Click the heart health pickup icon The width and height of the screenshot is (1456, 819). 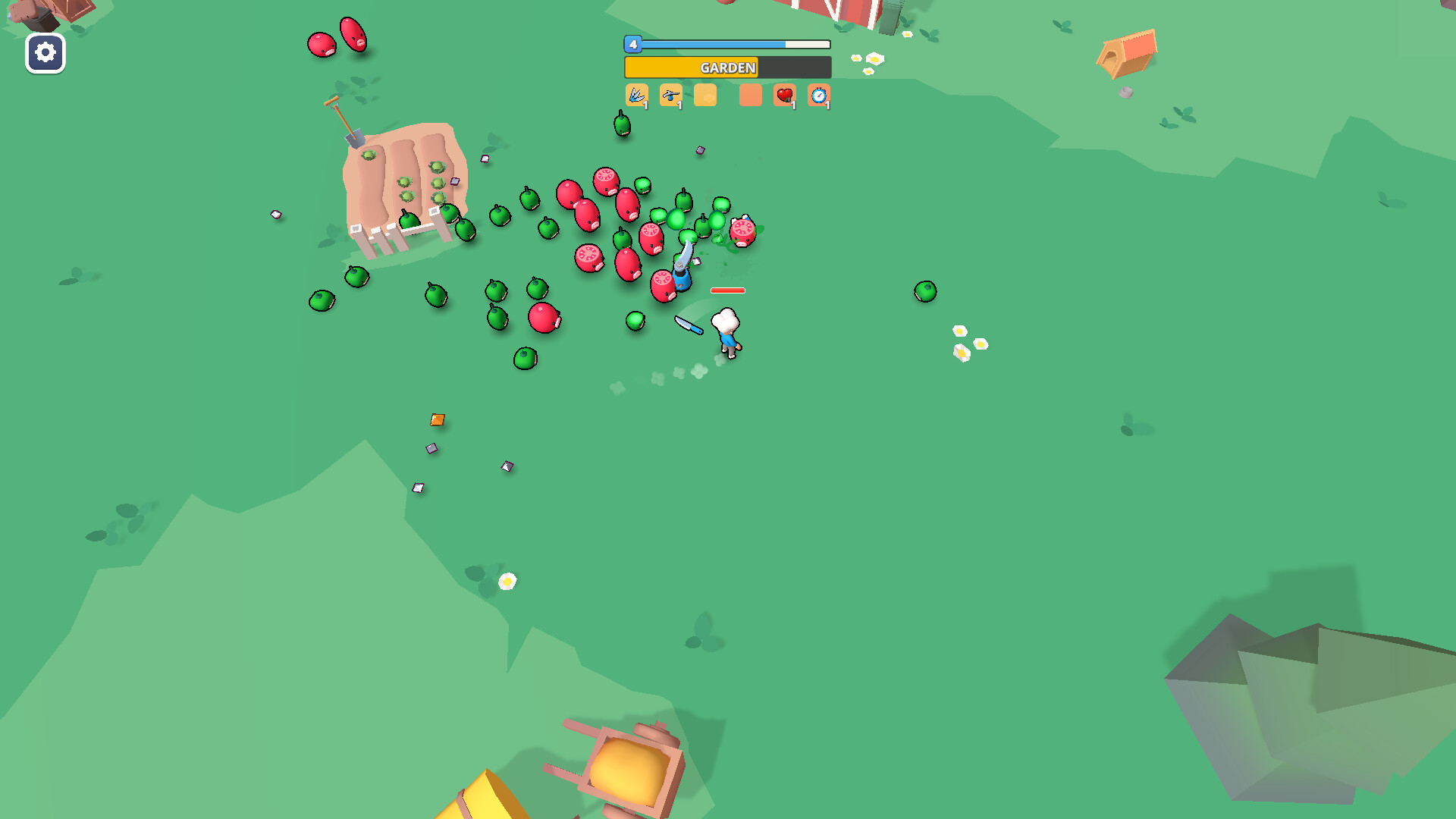click(x=786, y=95)
